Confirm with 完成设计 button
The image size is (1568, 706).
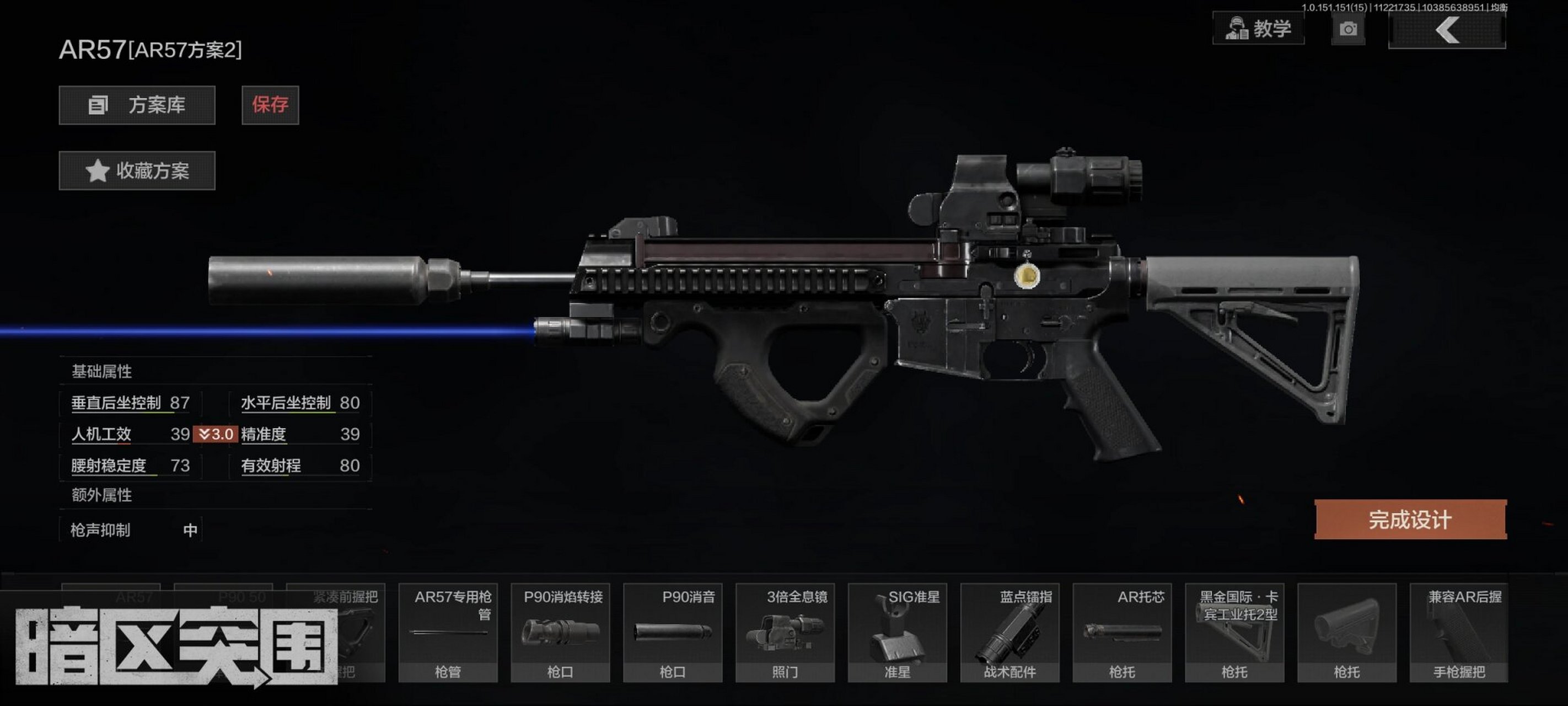pos(1410,520)
